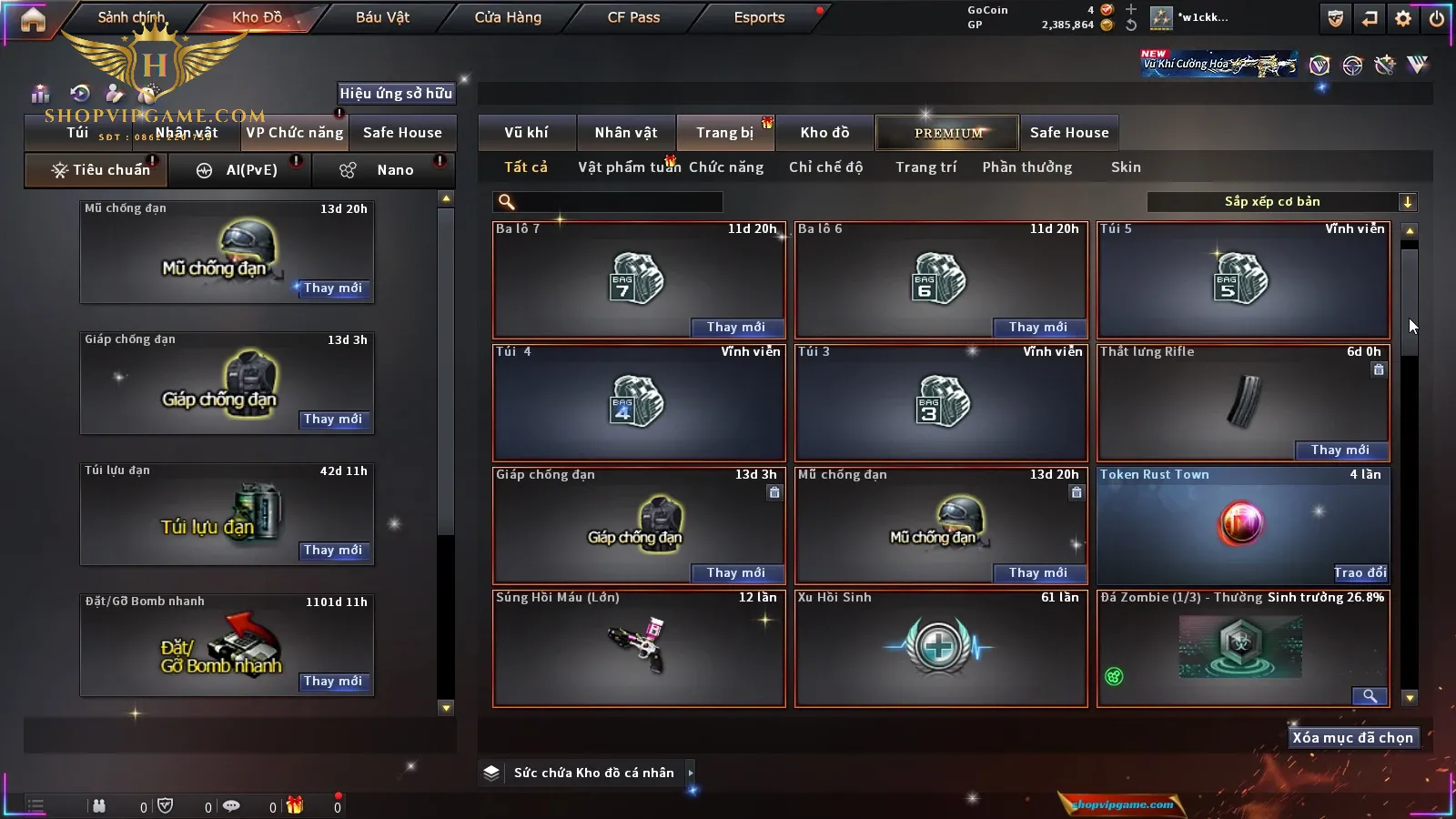Switch to the Vũ khí tab
Viewport: 1456px width, 819px height.
click(526, 133)
